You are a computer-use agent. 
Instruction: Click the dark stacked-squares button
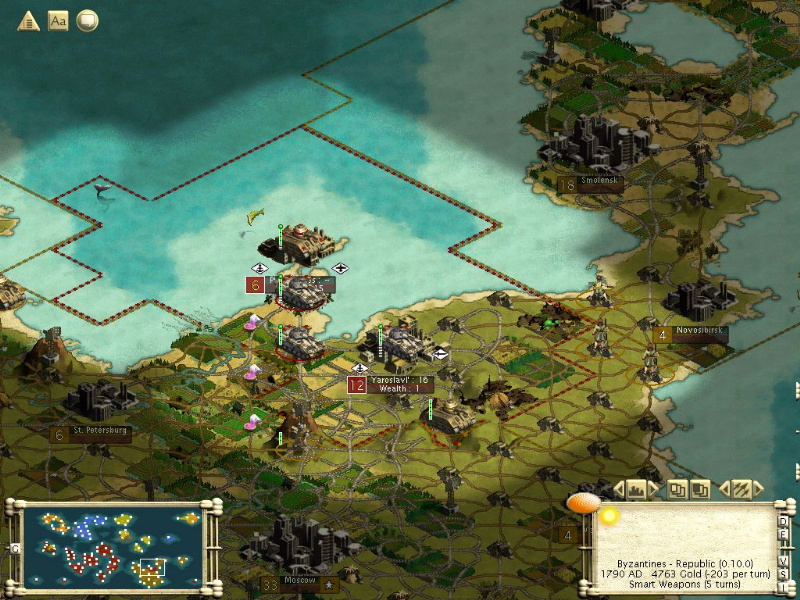coord(700,489)
